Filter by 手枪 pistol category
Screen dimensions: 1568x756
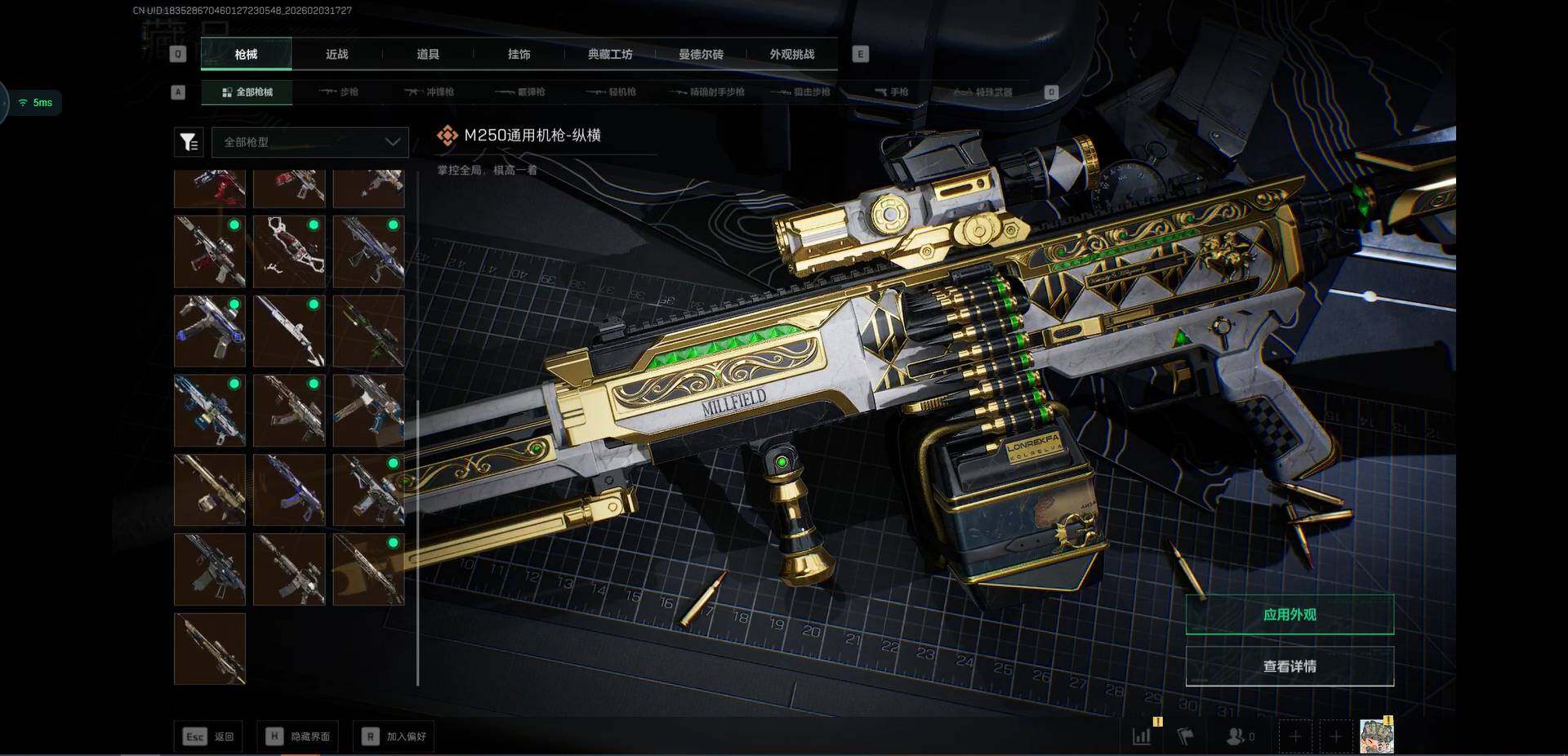tap(892, 92)
